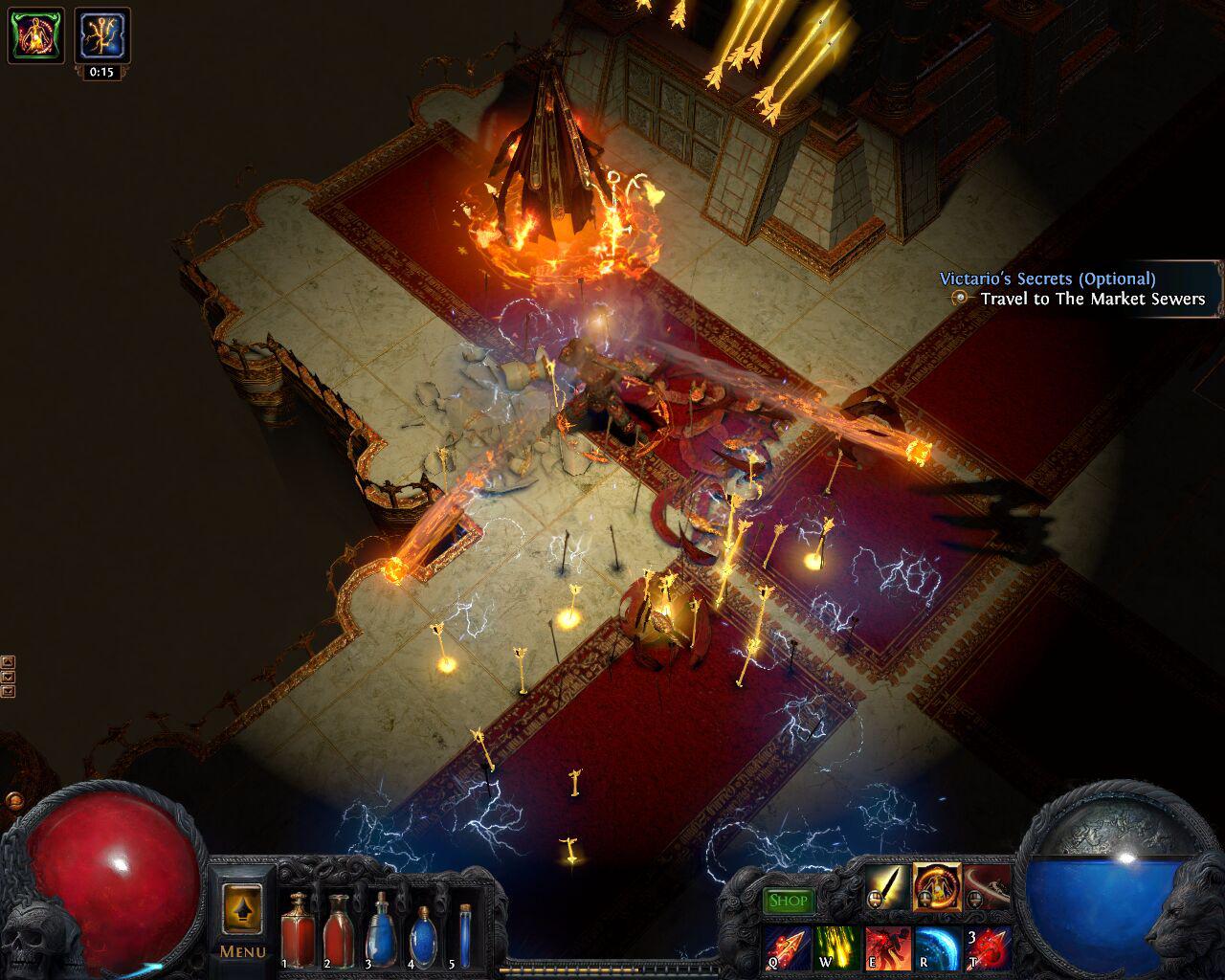Select the gold-framed fiery aura skill slot
Viewport: 1225px width, 980px height.
pos(937,886)
